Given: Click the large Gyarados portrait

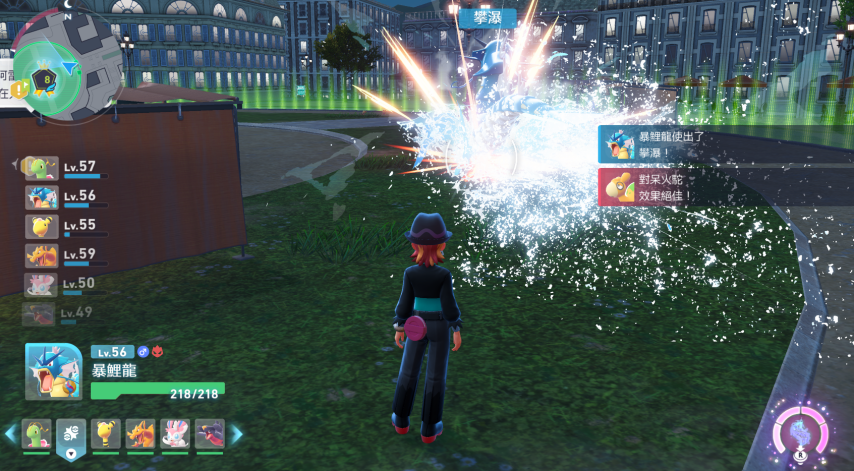Looking at the screenshot, I should (x=53, y=372).
